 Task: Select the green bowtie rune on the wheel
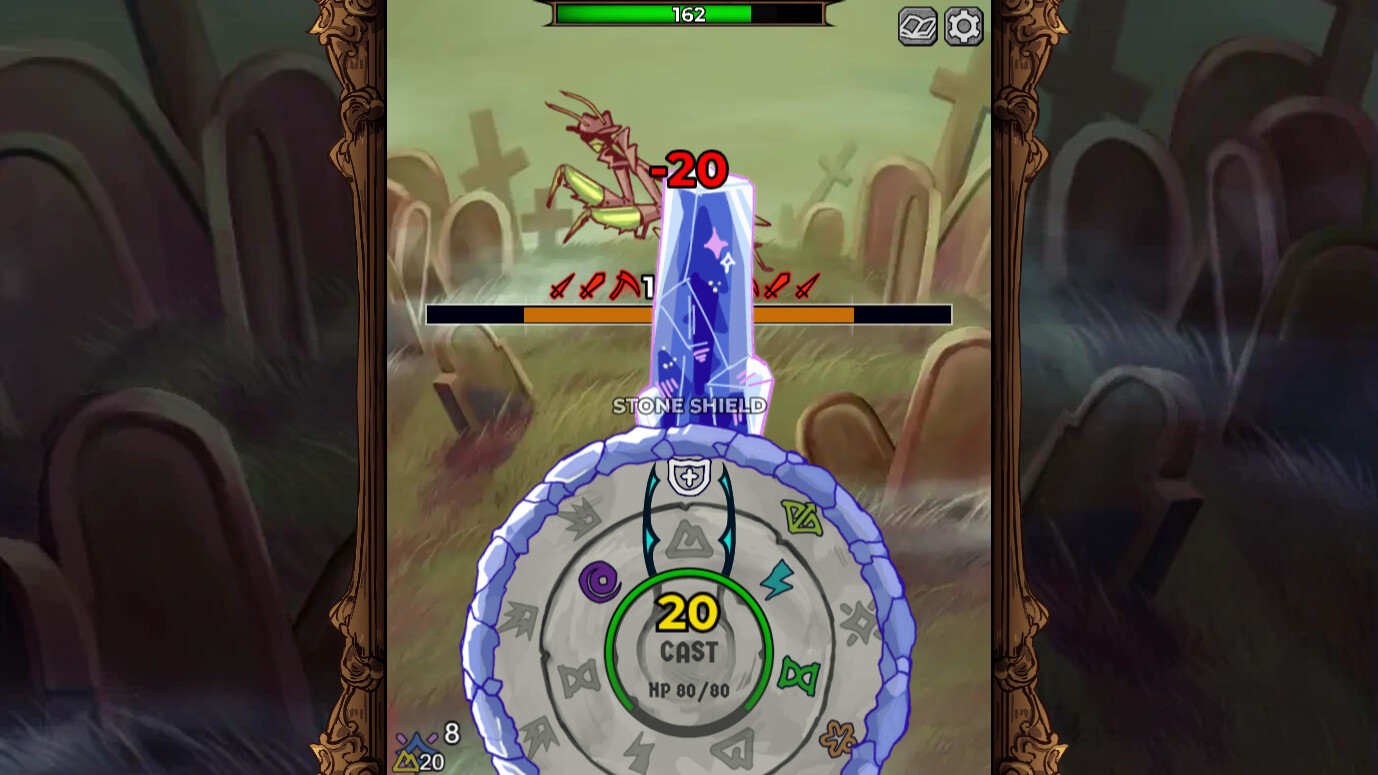tap(799, 673)
